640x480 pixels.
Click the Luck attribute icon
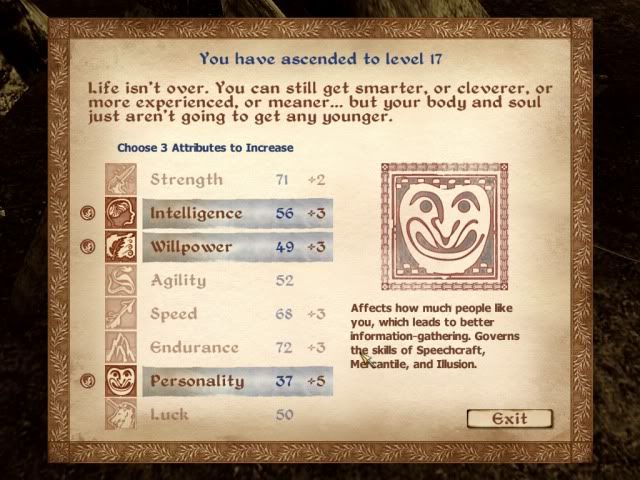tap(121, 414)
